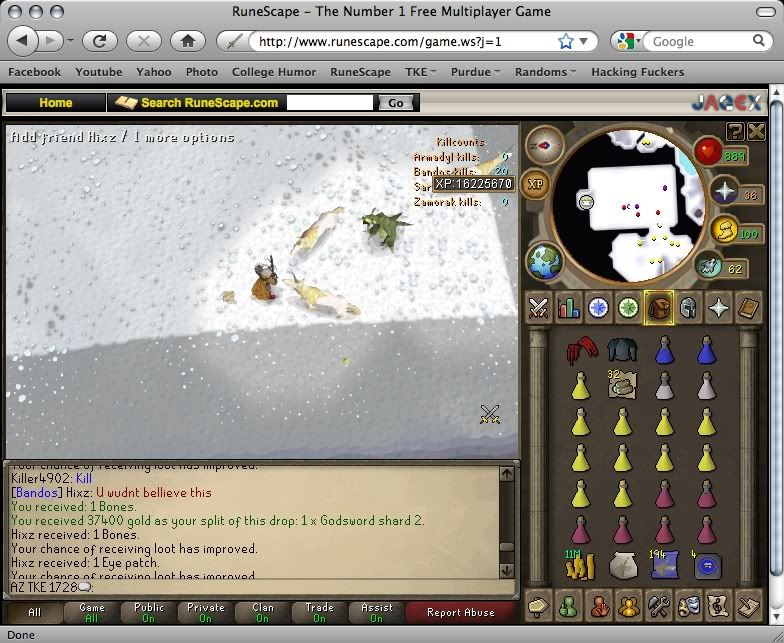This screenshot has height=643, width=784.
Task: Click the XP counter button
Action: [x=534, y=184]
